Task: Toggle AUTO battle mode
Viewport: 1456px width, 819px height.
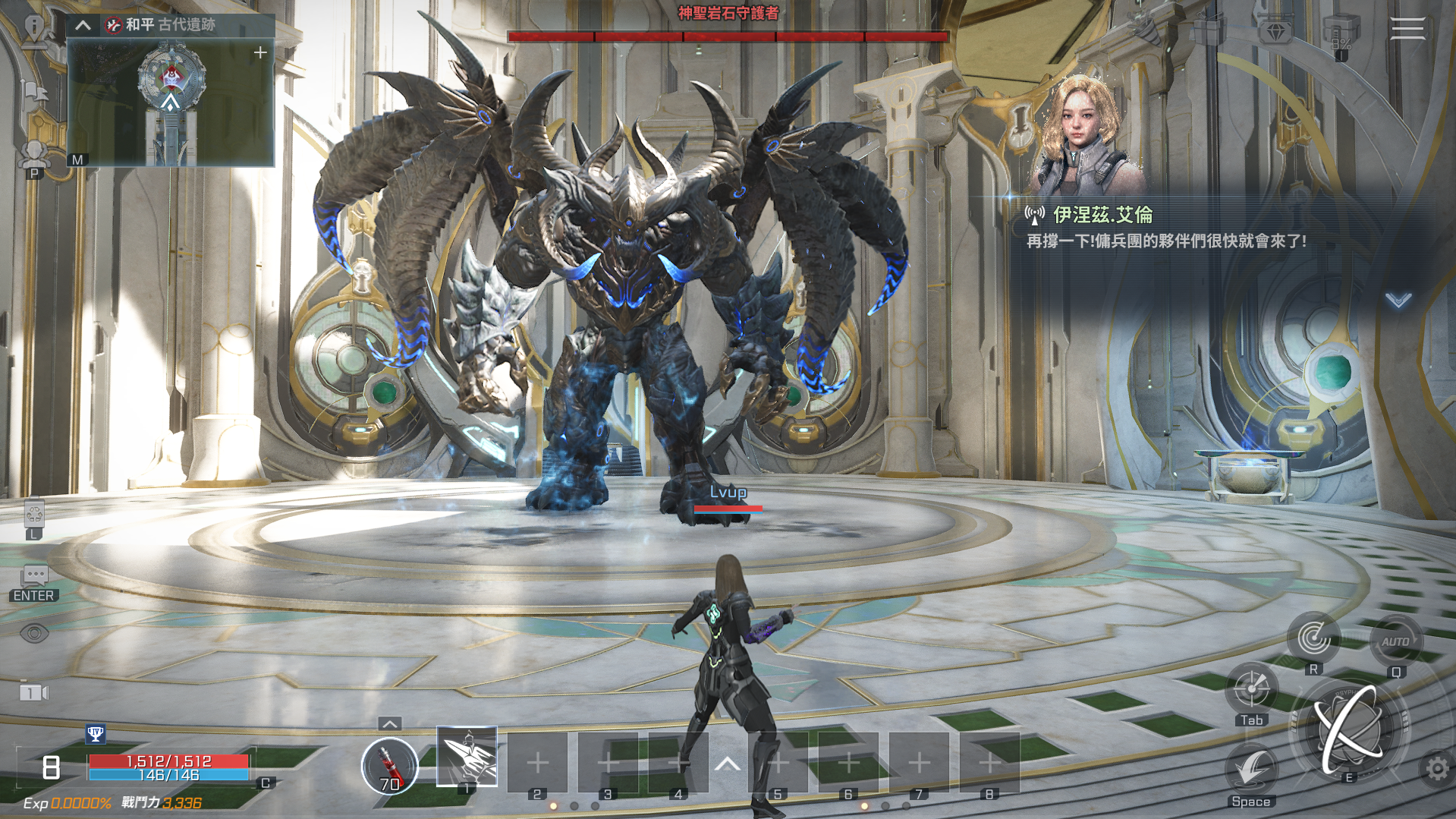Action: (1395, 641)
